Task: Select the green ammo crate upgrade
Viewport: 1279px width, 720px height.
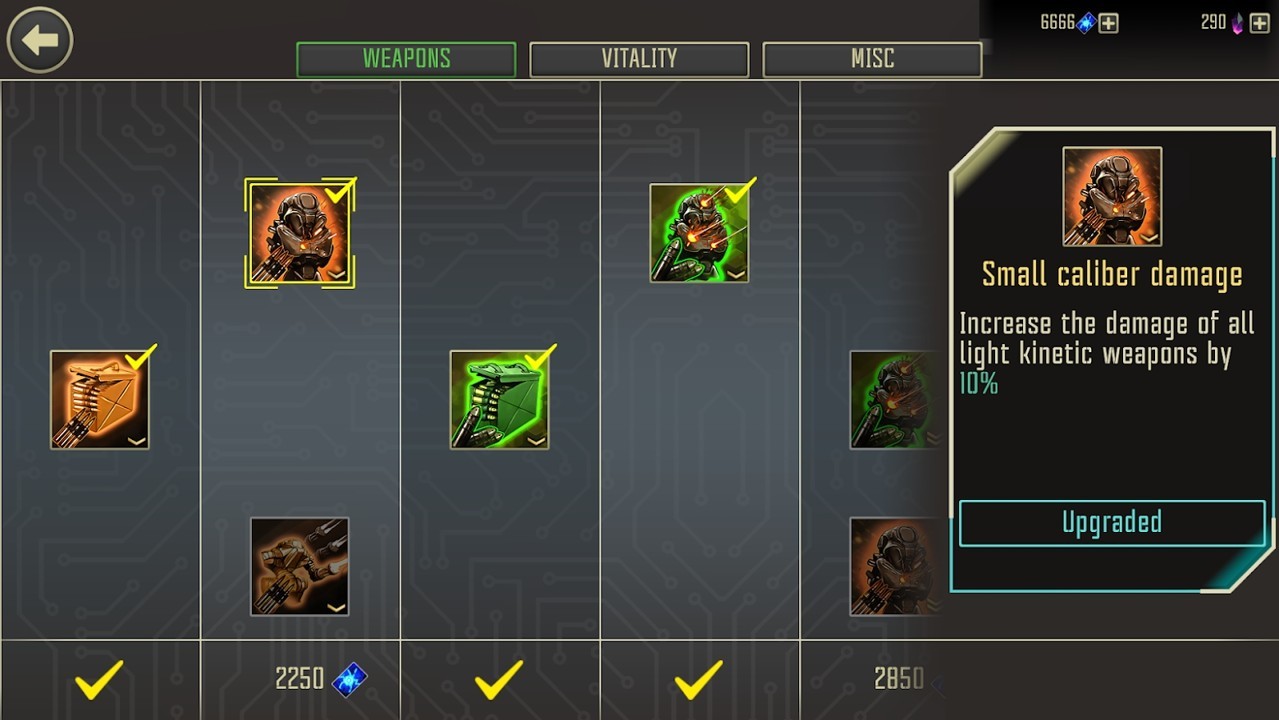Action: pyautogui.click(x=499, y=399)
